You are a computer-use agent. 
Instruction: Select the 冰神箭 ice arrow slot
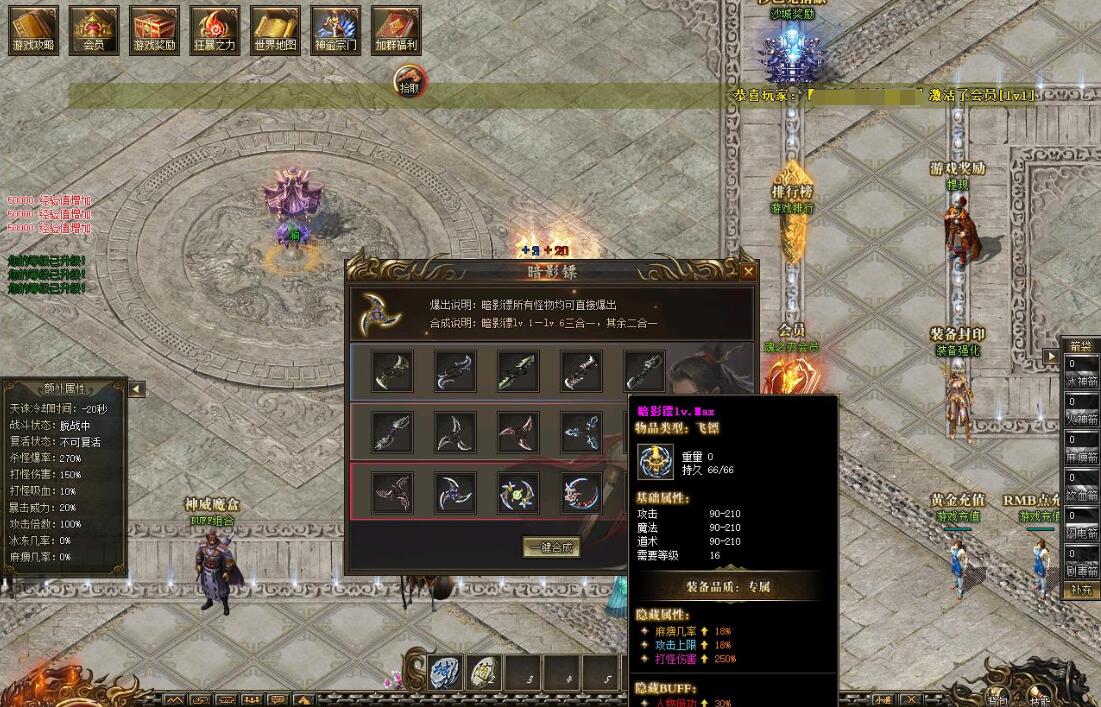(1081, 372)
